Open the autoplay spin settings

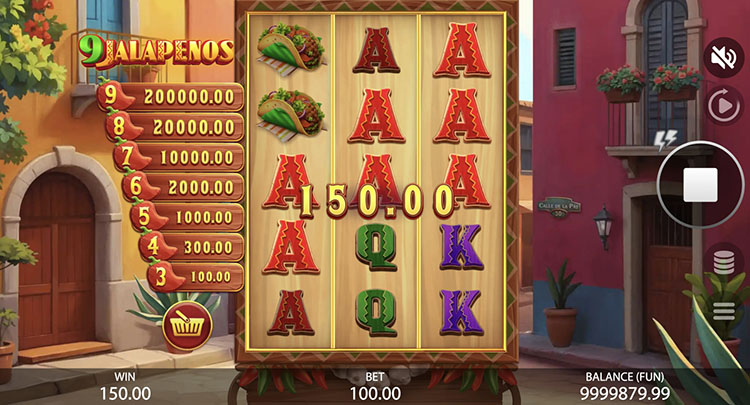click(x=722, y=106)
